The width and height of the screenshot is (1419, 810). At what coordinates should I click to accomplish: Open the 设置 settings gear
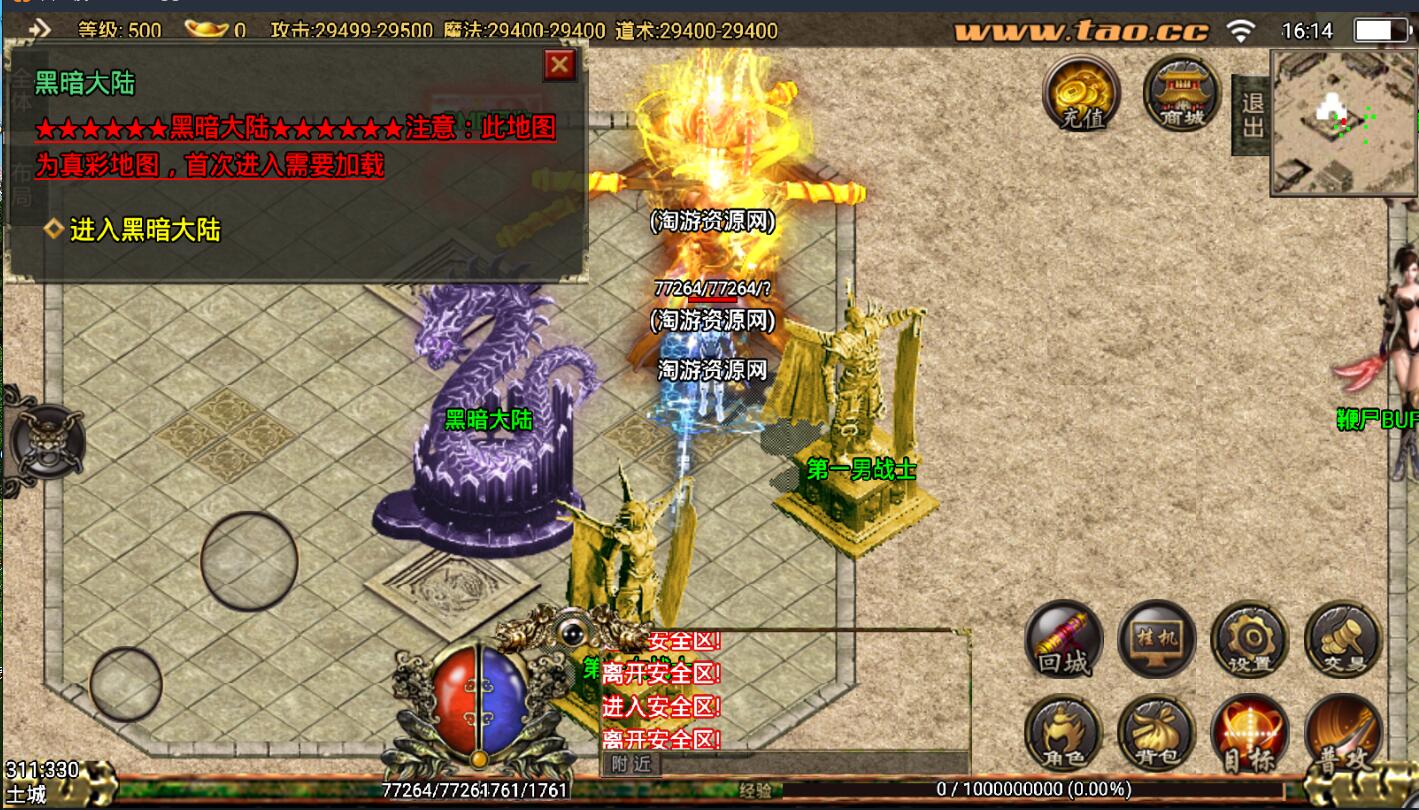(1249, 639)
